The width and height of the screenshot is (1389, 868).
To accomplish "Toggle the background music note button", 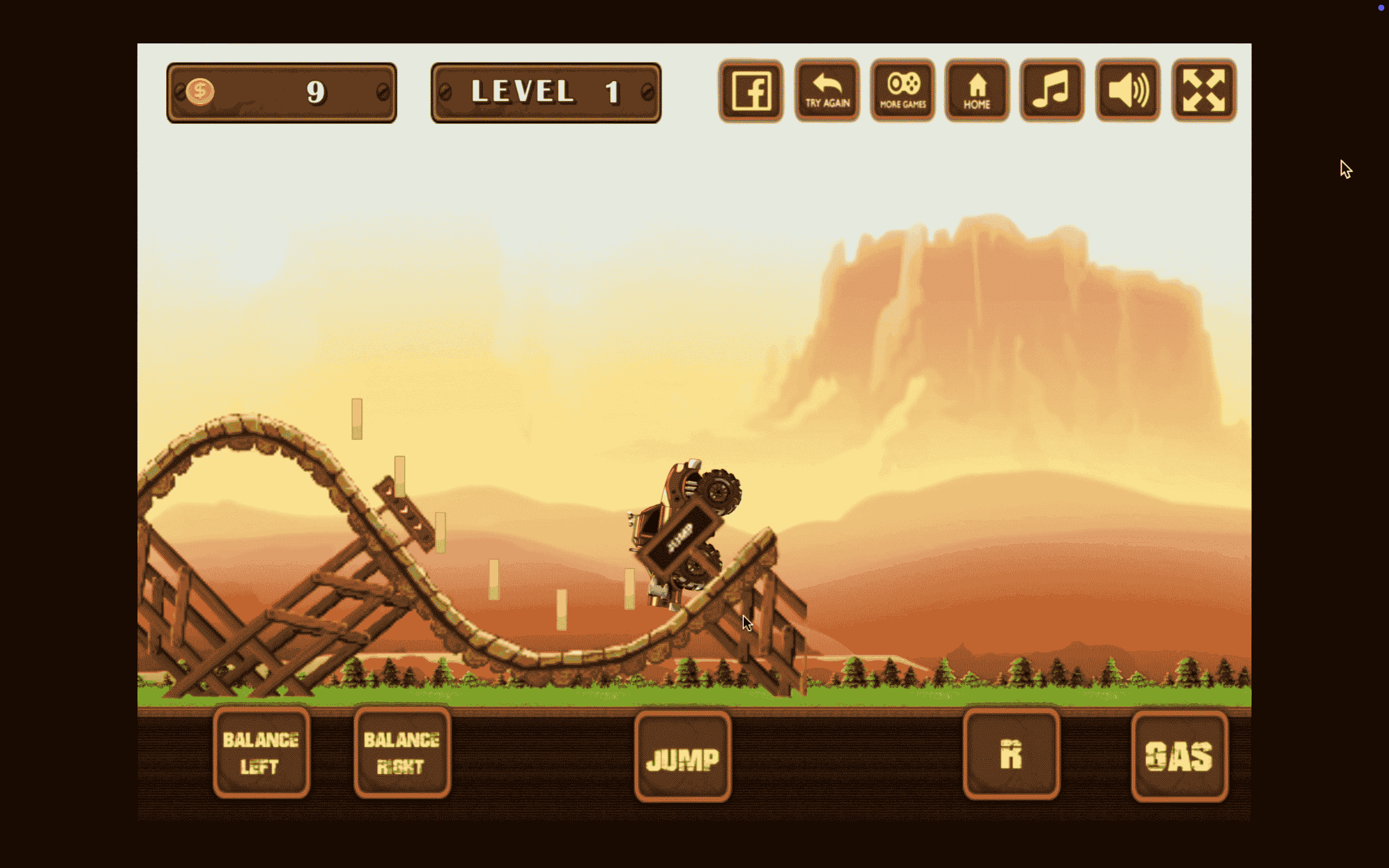I will [1051, 91].
